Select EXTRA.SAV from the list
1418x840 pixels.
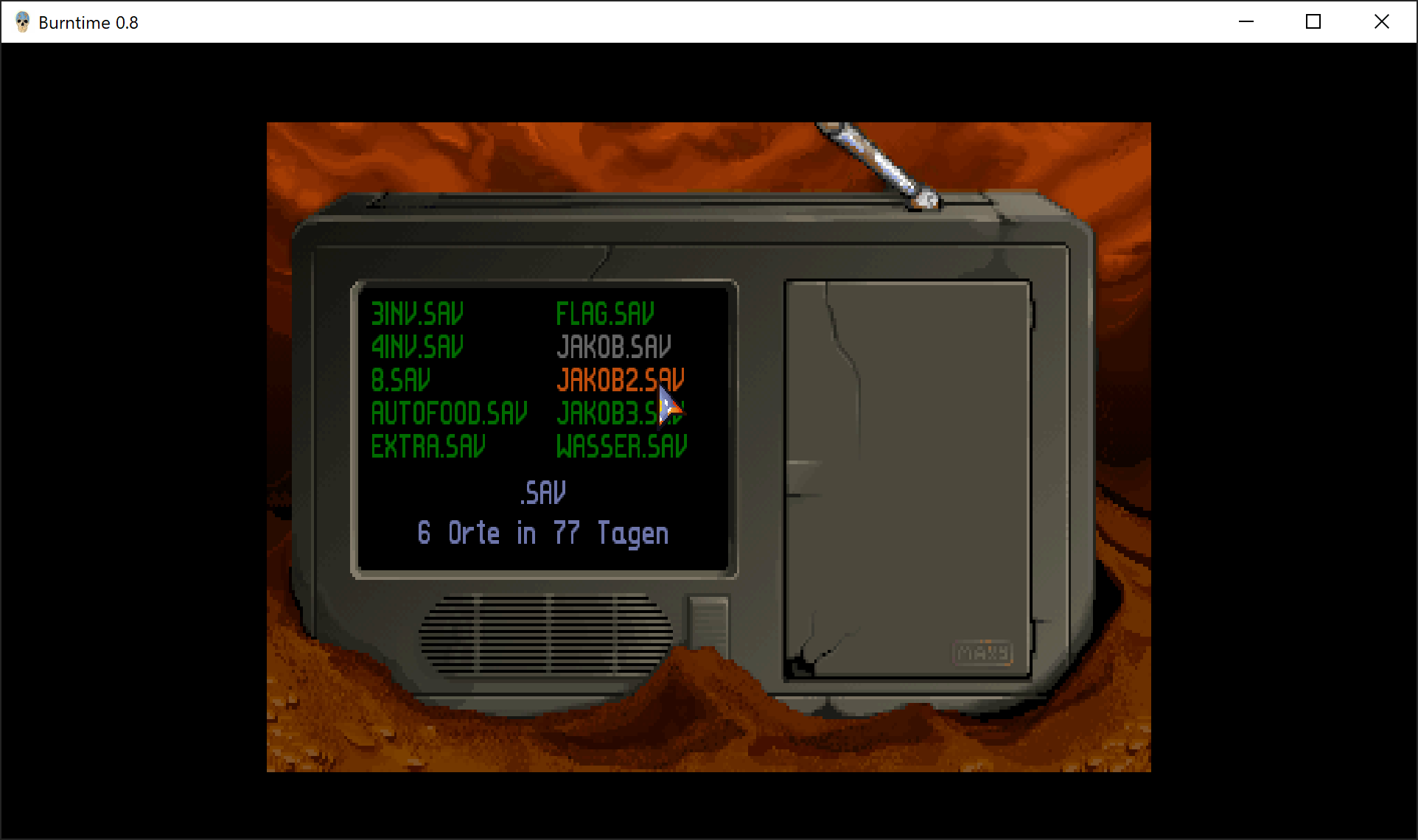(428, 447)
